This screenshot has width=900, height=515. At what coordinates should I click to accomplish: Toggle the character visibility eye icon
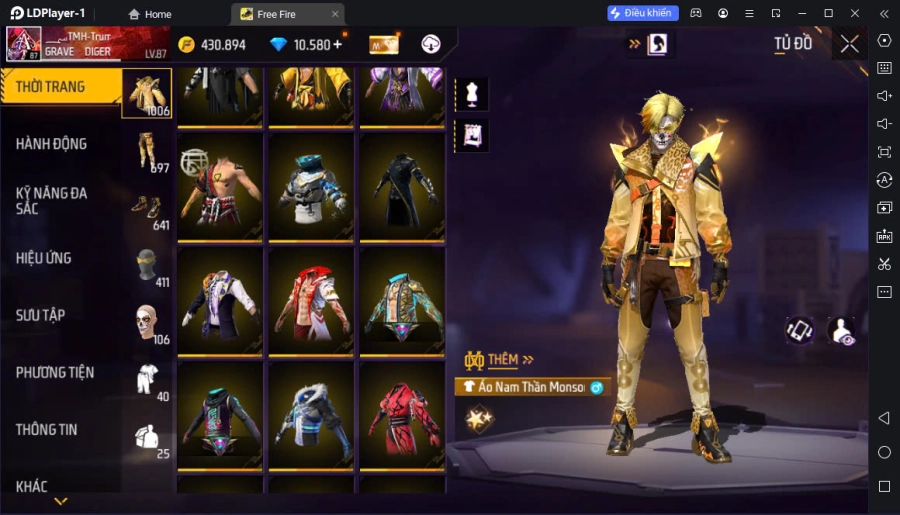tap(842, 332)
